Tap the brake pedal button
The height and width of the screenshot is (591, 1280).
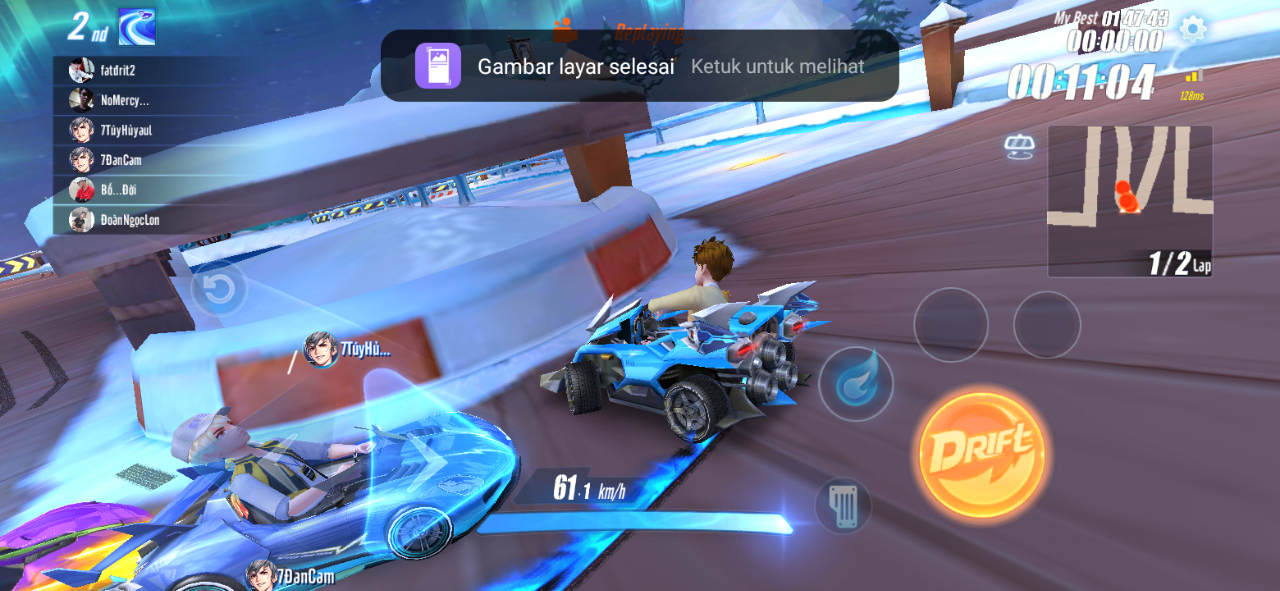[842, 505]
